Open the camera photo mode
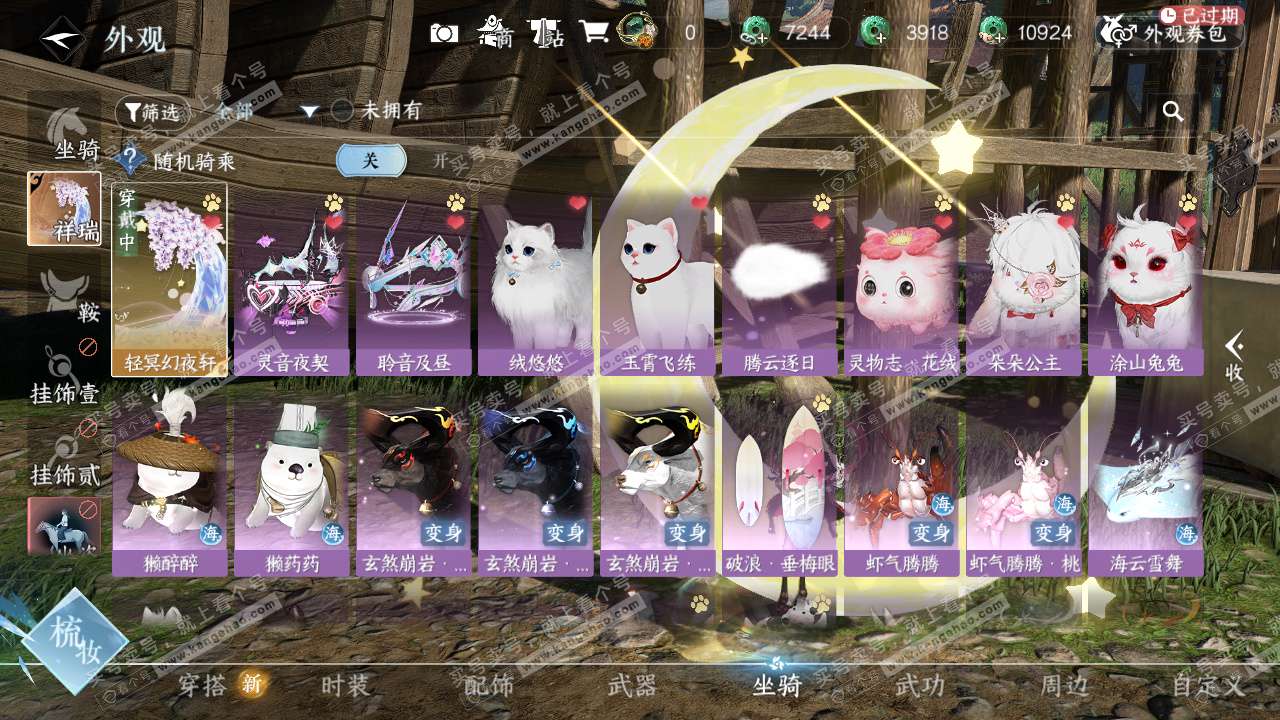This screenshot has height=720, width=1280. pyautogui.click(x=444, y=33)
